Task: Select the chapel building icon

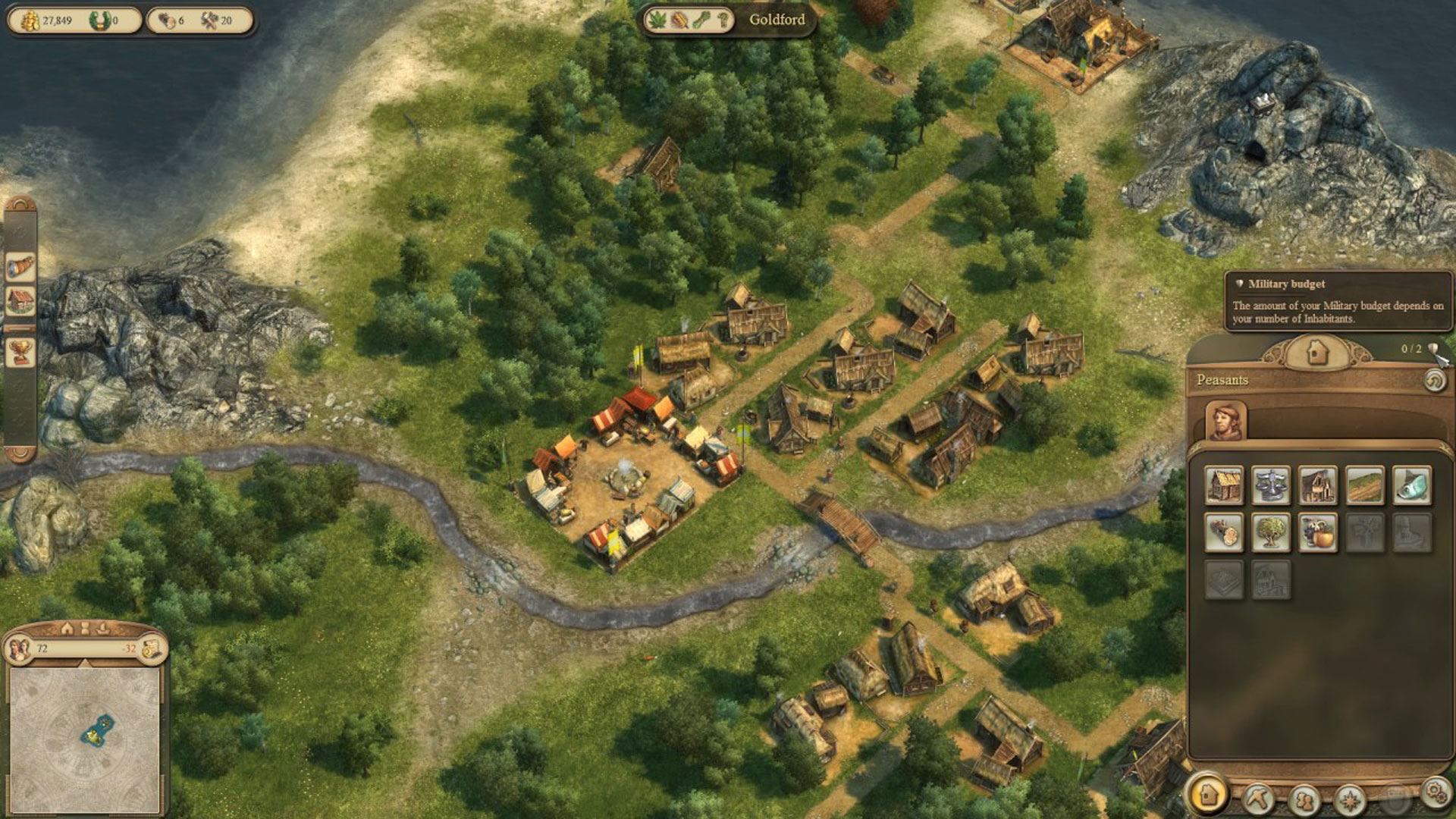Action: pos(1317,485)
